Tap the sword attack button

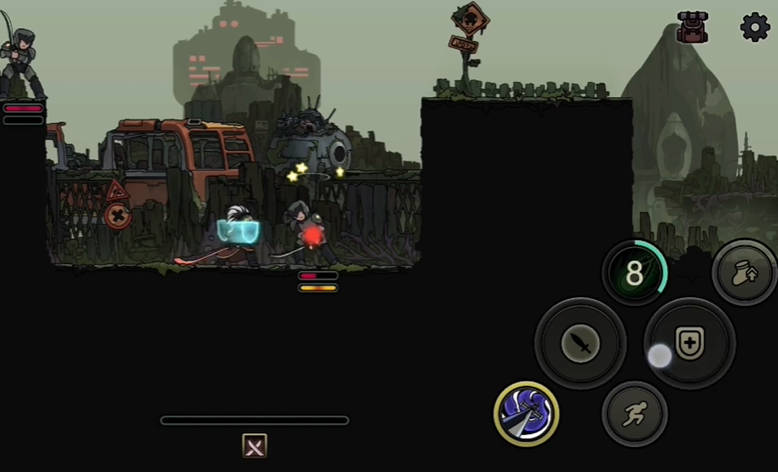click(581, 344)
